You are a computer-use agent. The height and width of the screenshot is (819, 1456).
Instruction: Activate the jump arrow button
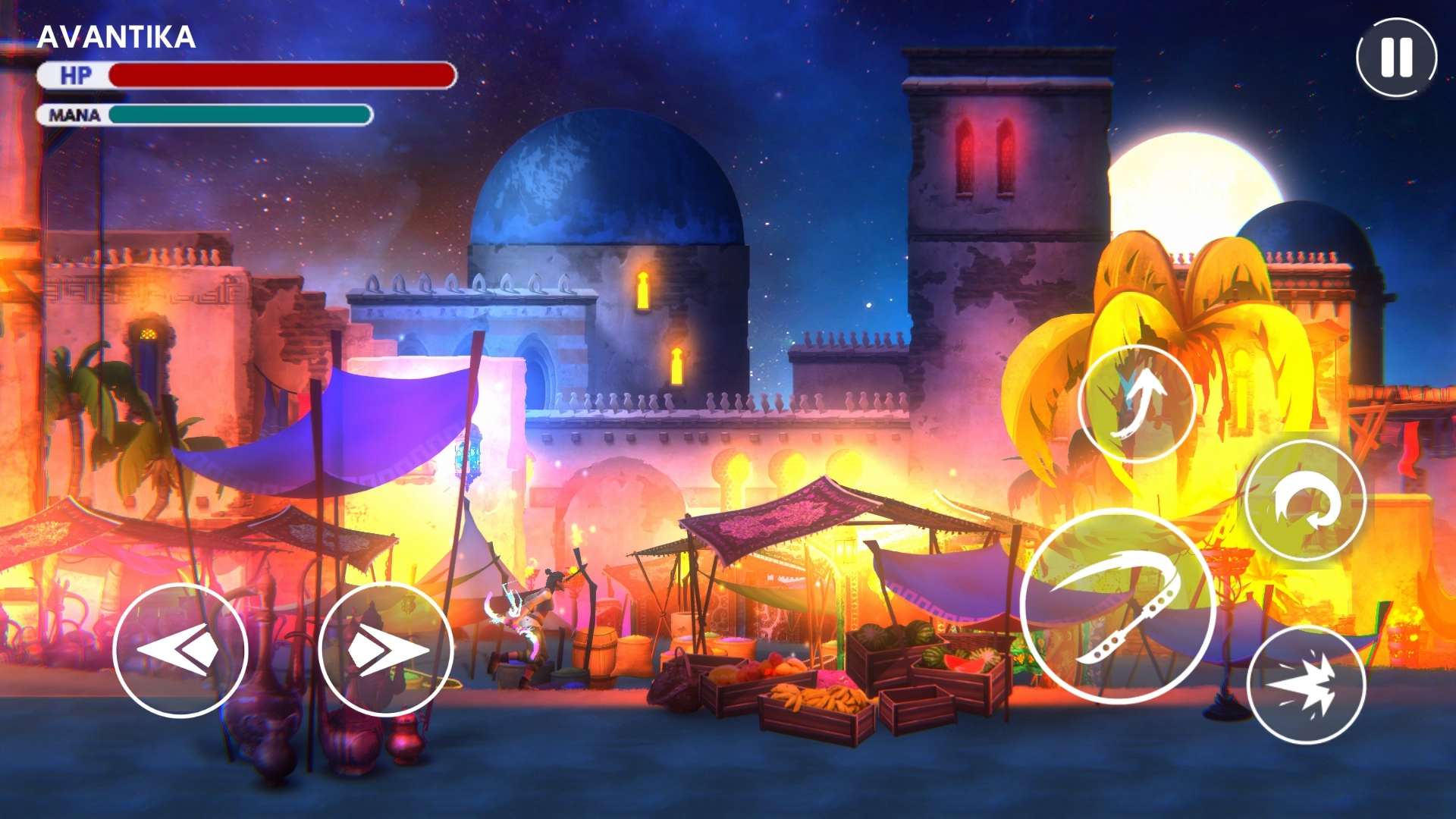pos(1136,403)
